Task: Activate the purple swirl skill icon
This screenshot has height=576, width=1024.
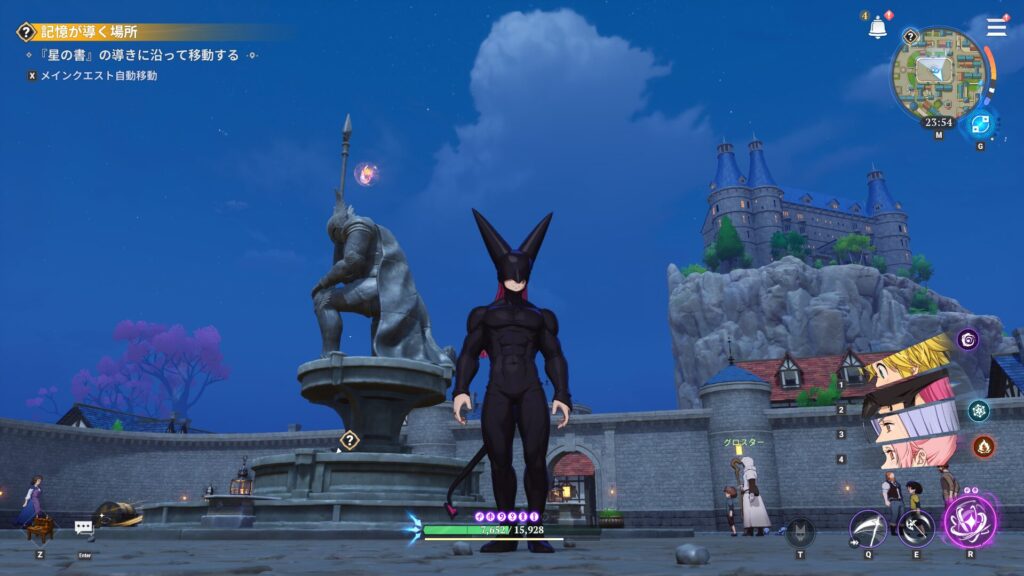Action: click(x=967, y=340)
